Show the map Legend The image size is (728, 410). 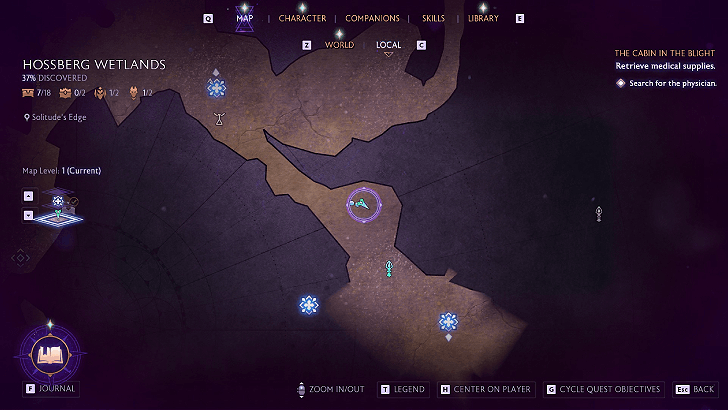[x=402, y=389]
